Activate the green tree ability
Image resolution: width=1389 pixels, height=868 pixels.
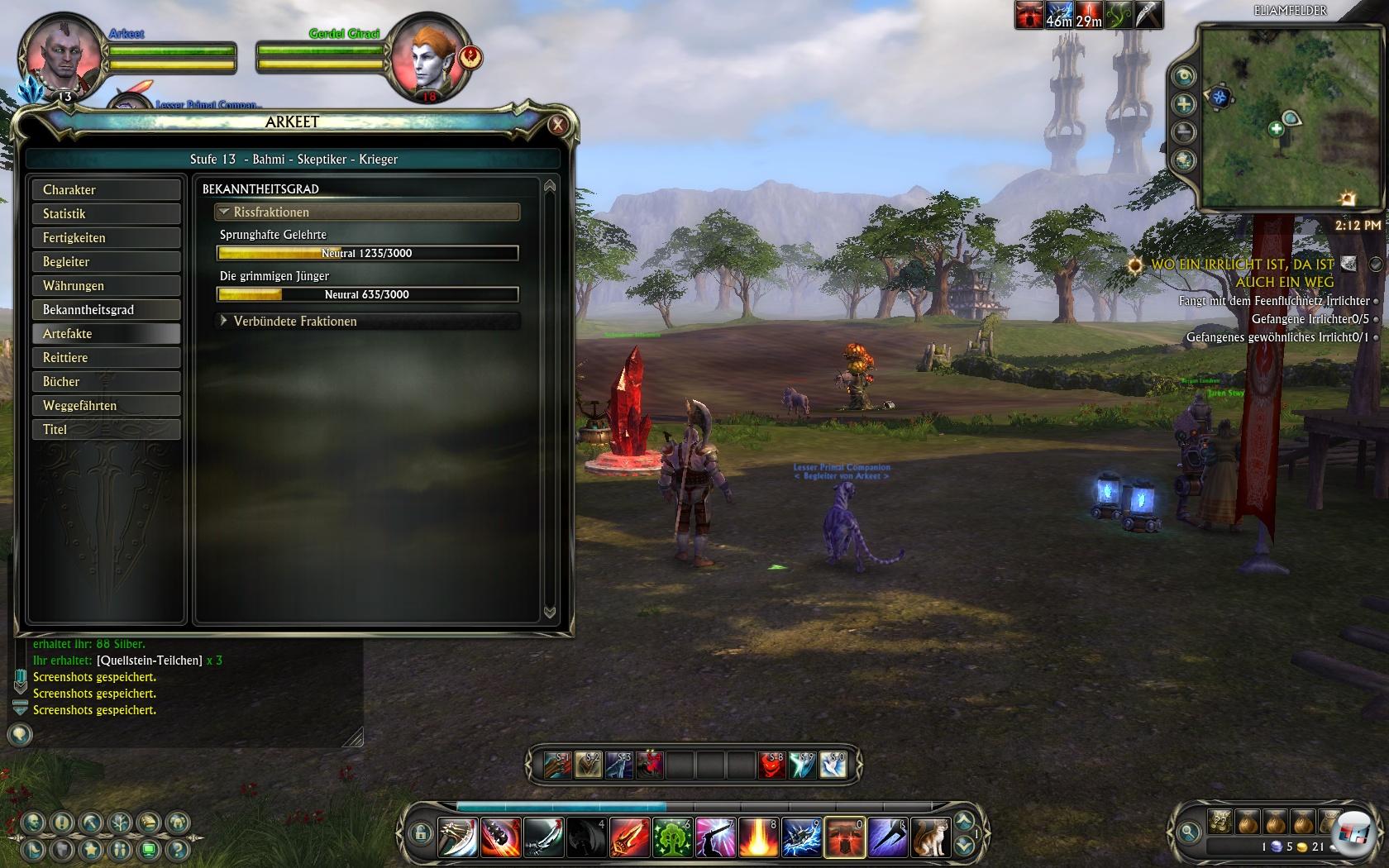point(672,837)
